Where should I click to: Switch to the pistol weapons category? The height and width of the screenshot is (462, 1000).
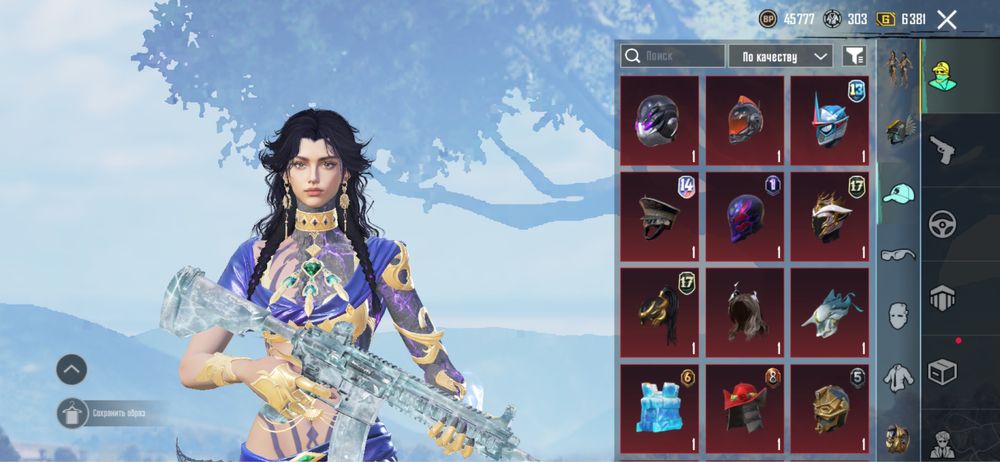[x=942, y=150]
